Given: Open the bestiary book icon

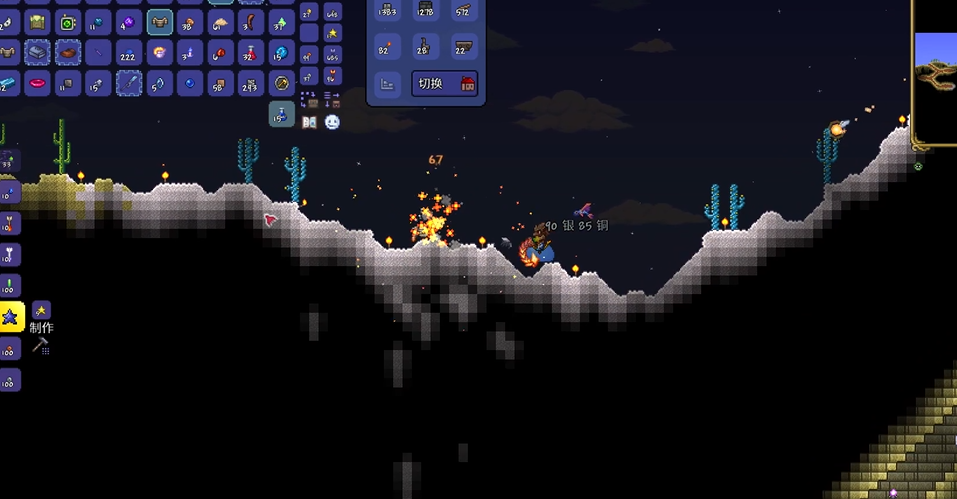Looking at the screenshot, I should click(309, 122).
